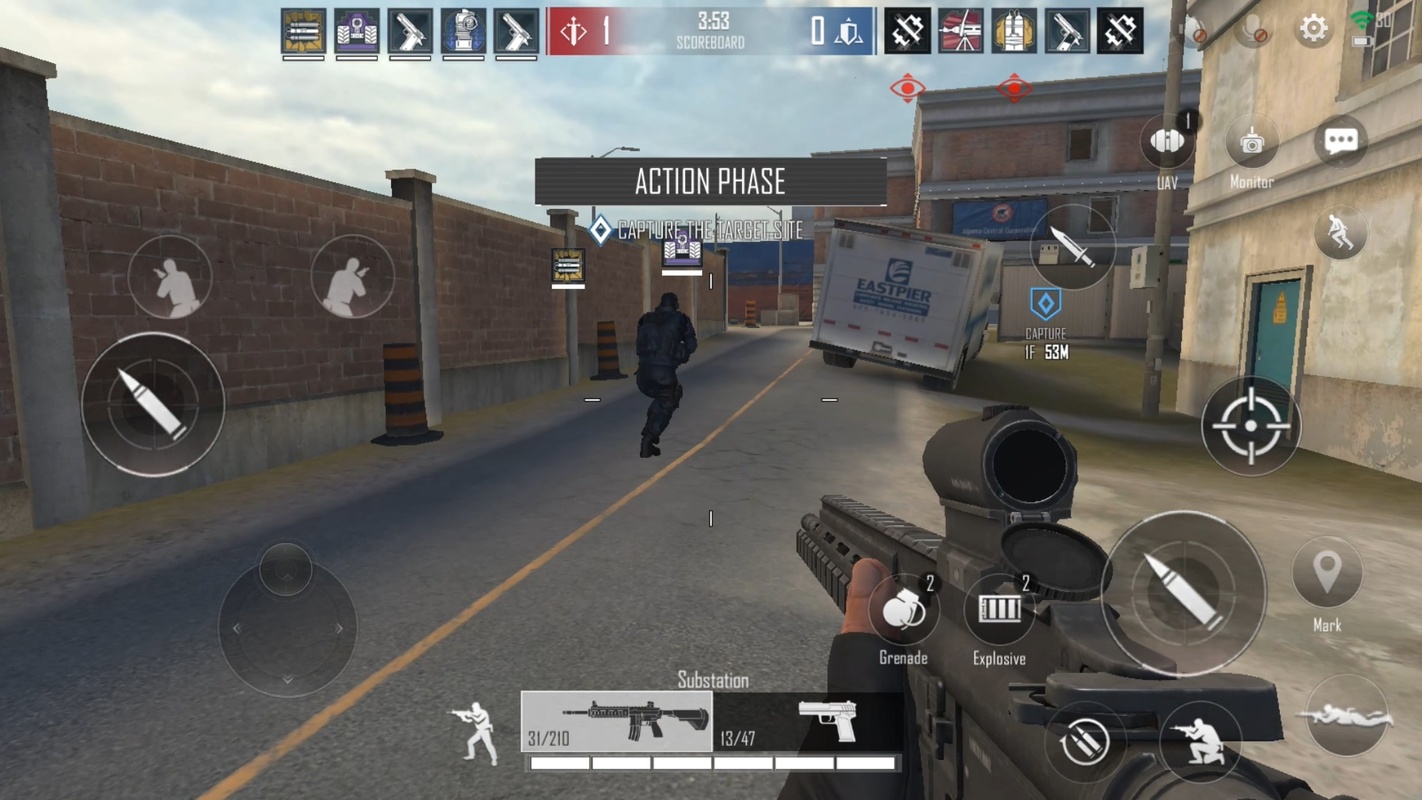The width and height of the screenshot is (1422, 800).
Task: Launch the UAV gadget
Action: [x=1167, y=142]
